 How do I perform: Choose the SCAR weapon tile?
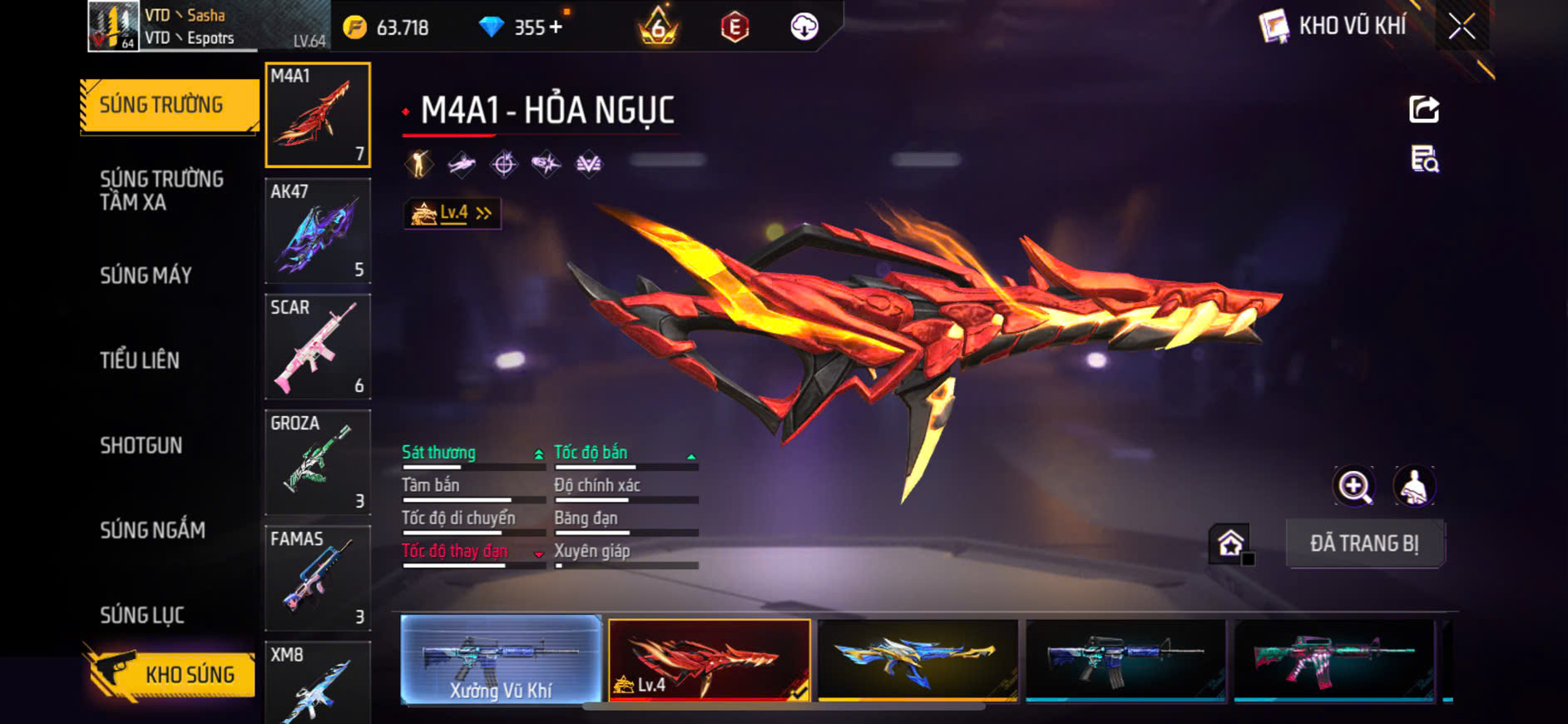coord(317,346)
